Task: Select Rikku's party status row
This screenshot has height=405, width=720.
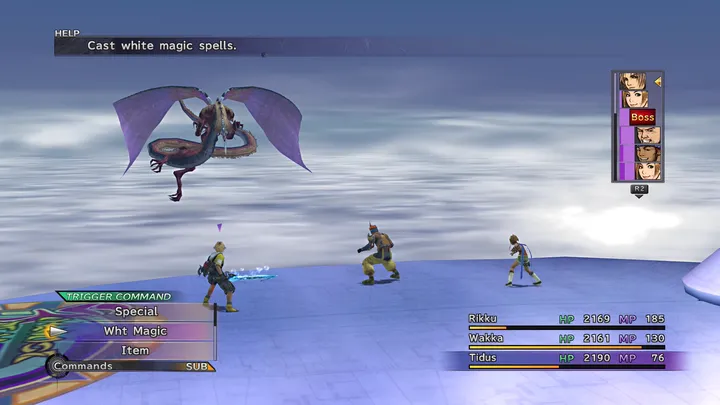Action: 565,319
